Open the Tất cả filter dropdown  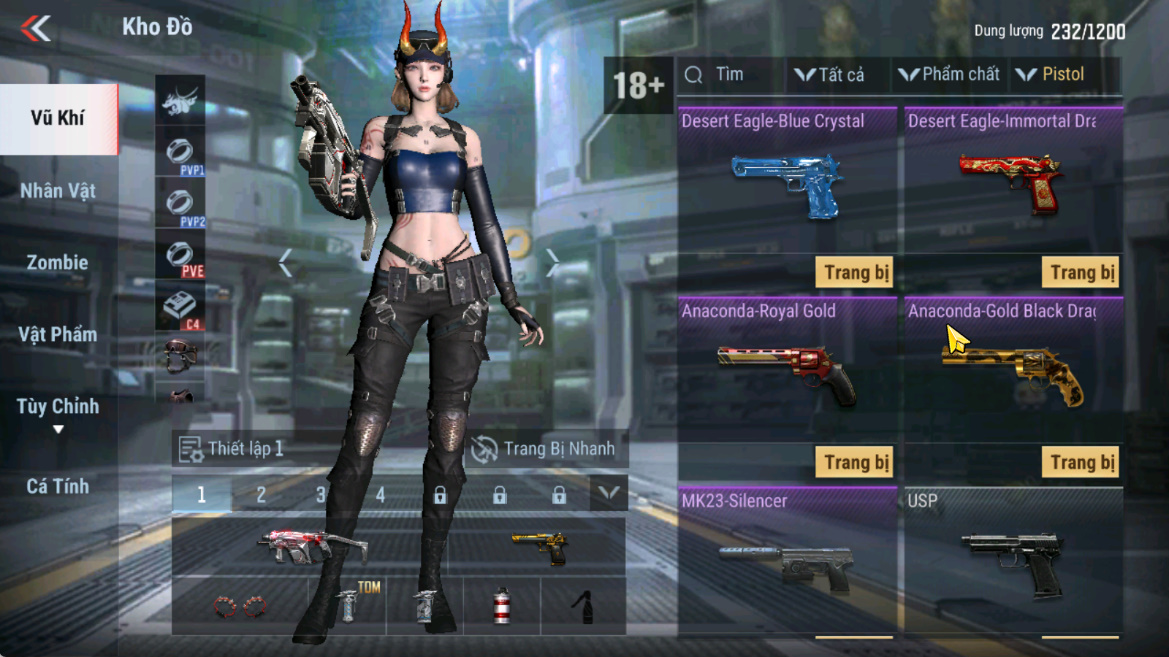pos(829,75)
